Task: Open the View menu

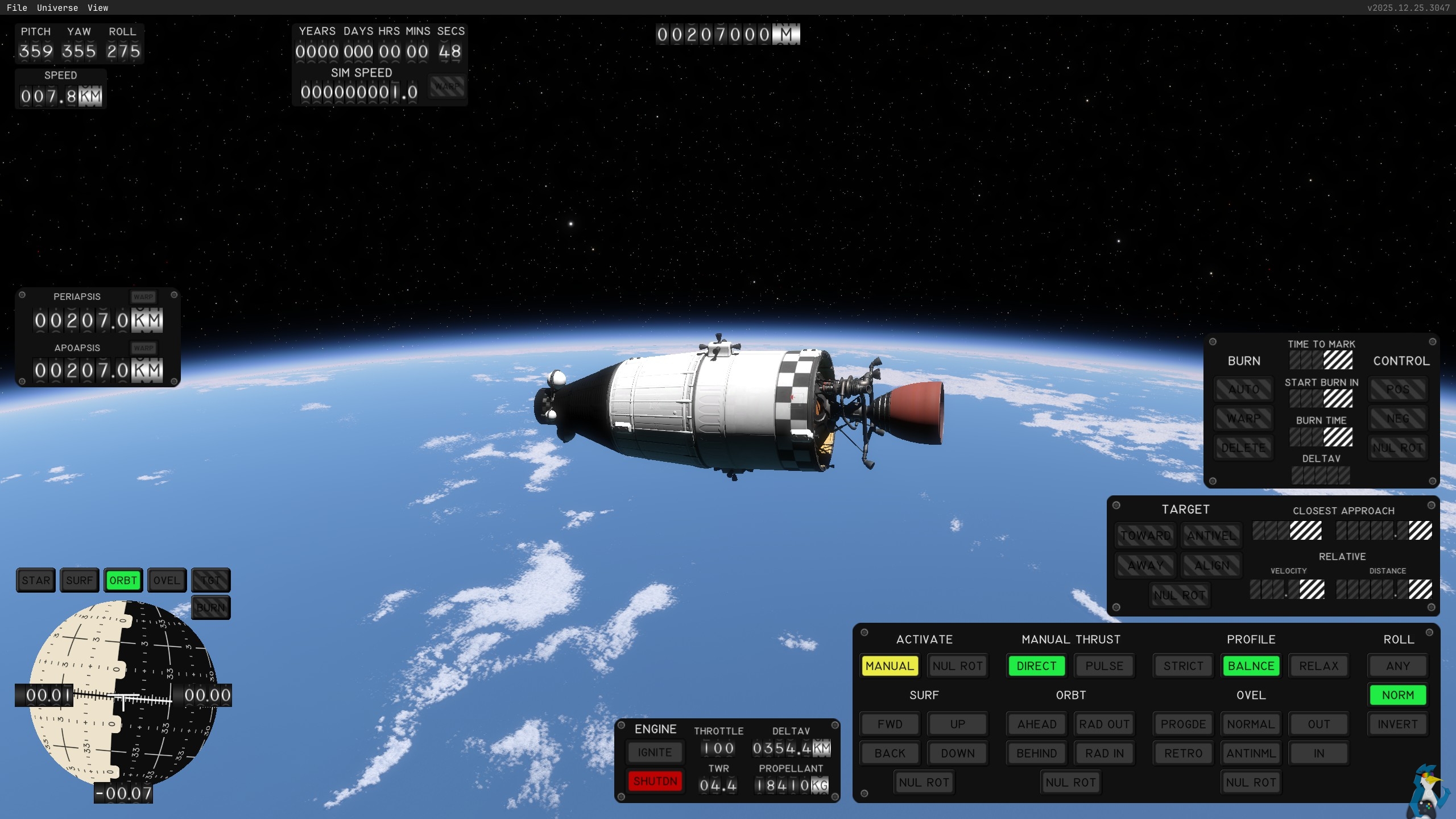Action: tap(98, 8)
